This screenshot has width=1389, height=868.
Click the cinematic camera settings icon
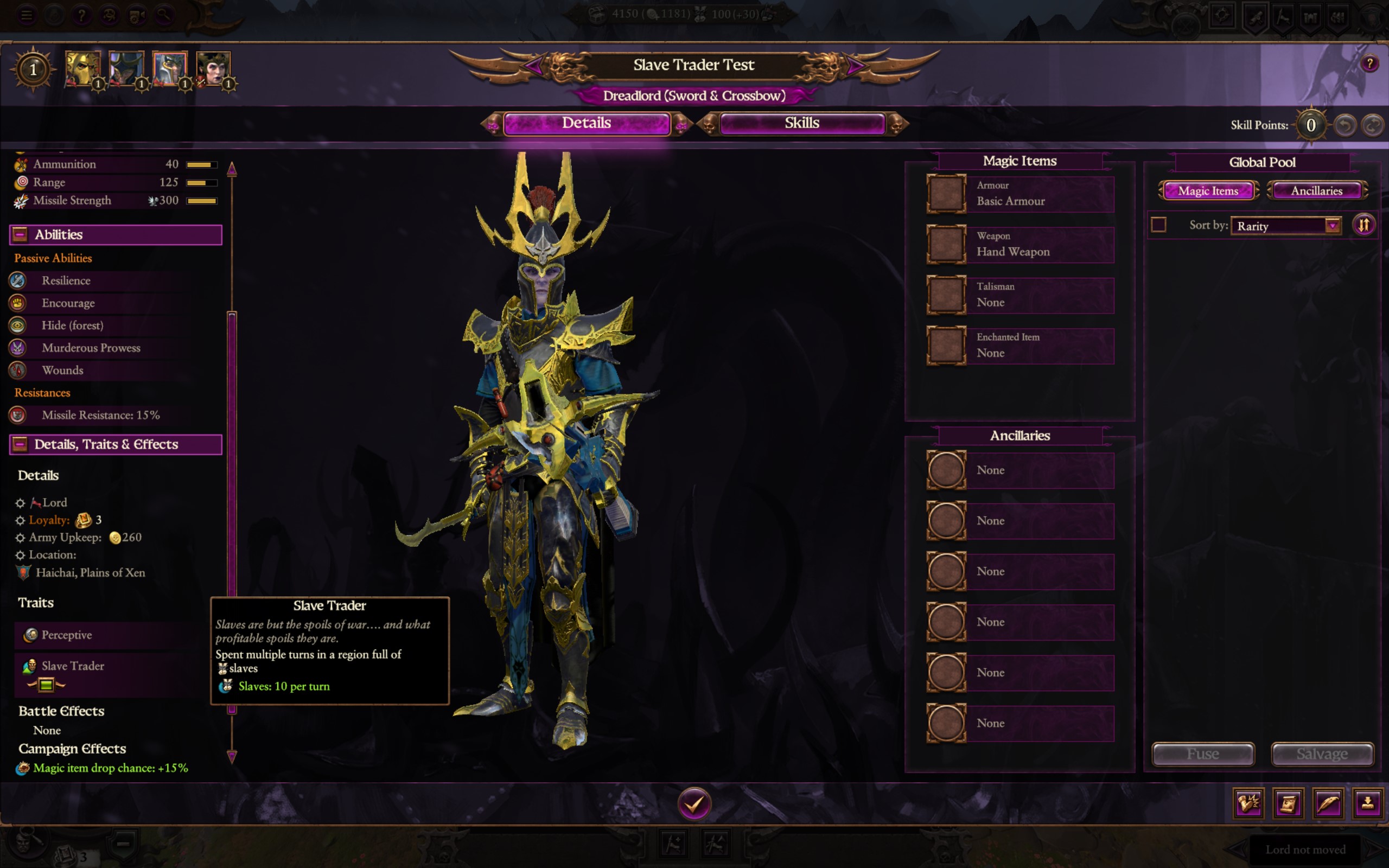[136, 16]
